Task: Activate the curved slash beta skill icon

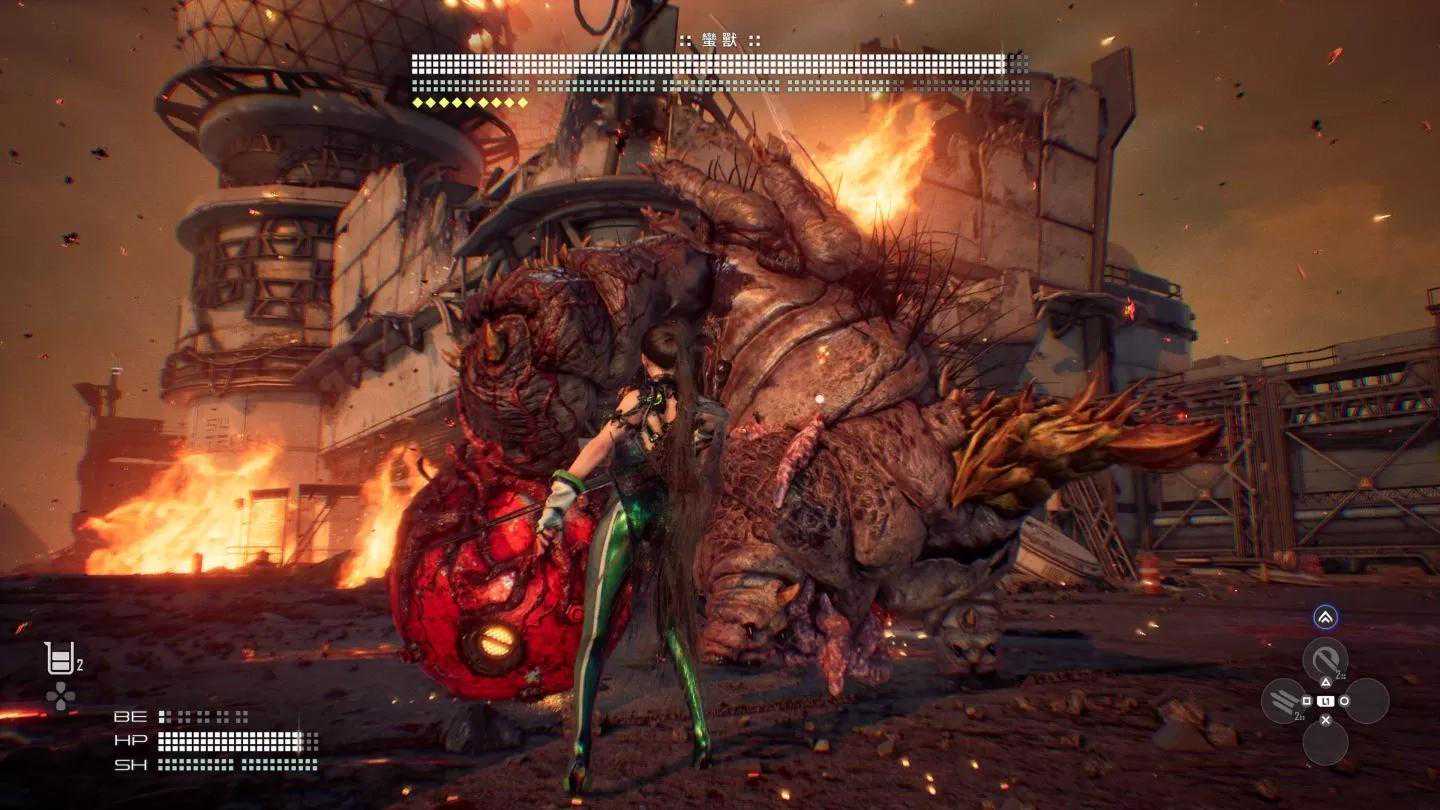Action: (x=1325, y=659)
